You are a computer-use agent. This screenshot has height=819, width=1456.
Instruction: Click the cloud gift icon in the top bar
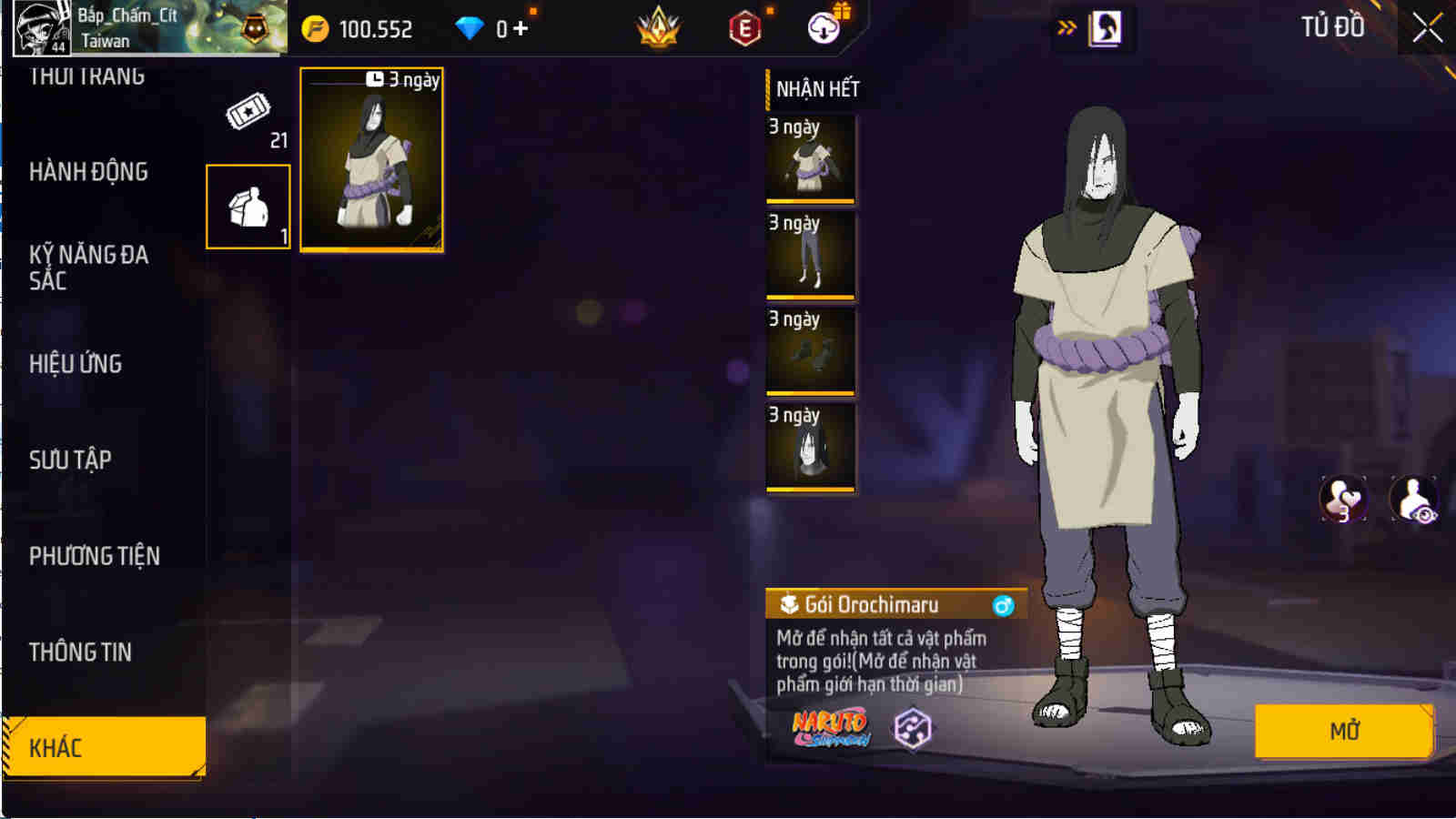click(x=826, y=26)
